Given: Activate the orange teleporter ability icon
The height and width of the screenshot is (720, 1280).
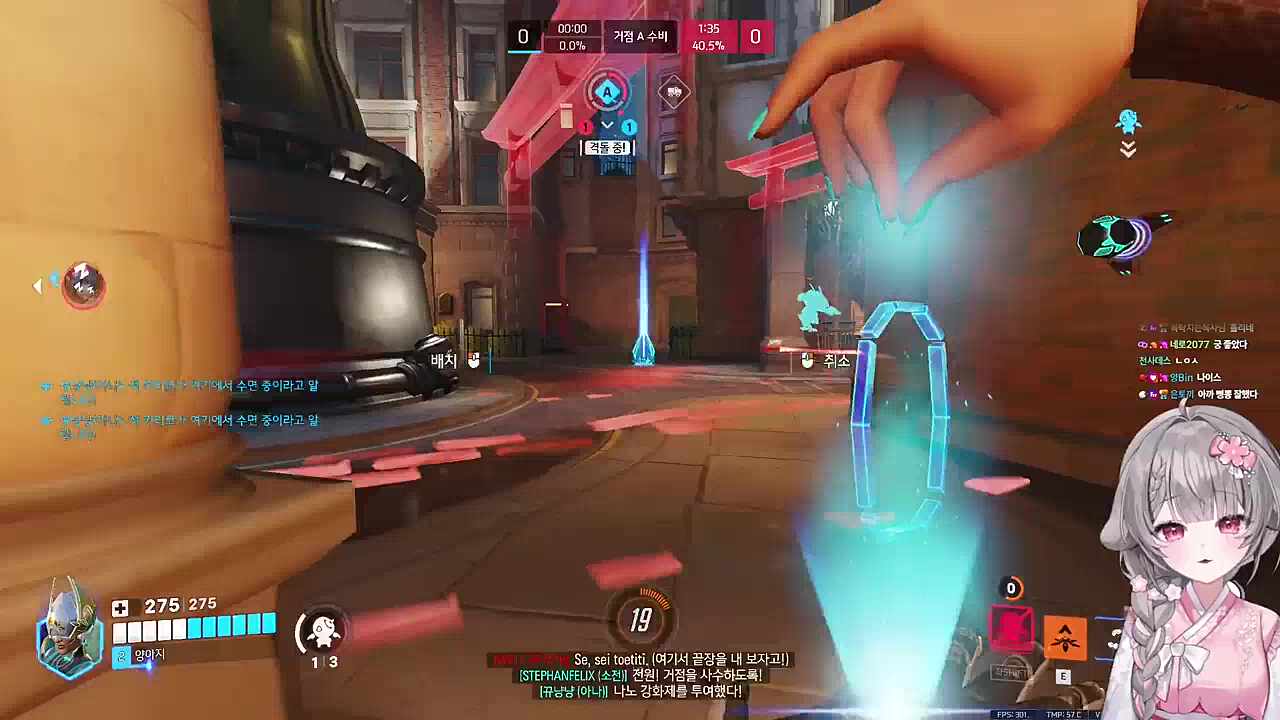Looking at the screenshot, I should tap(1065, 637).
